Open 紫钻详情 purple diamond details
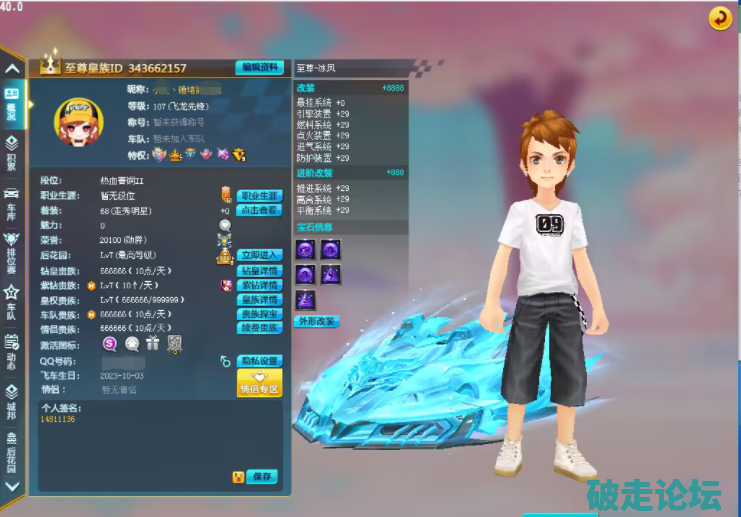Screen dimensions: 741x517 point(259,285)
